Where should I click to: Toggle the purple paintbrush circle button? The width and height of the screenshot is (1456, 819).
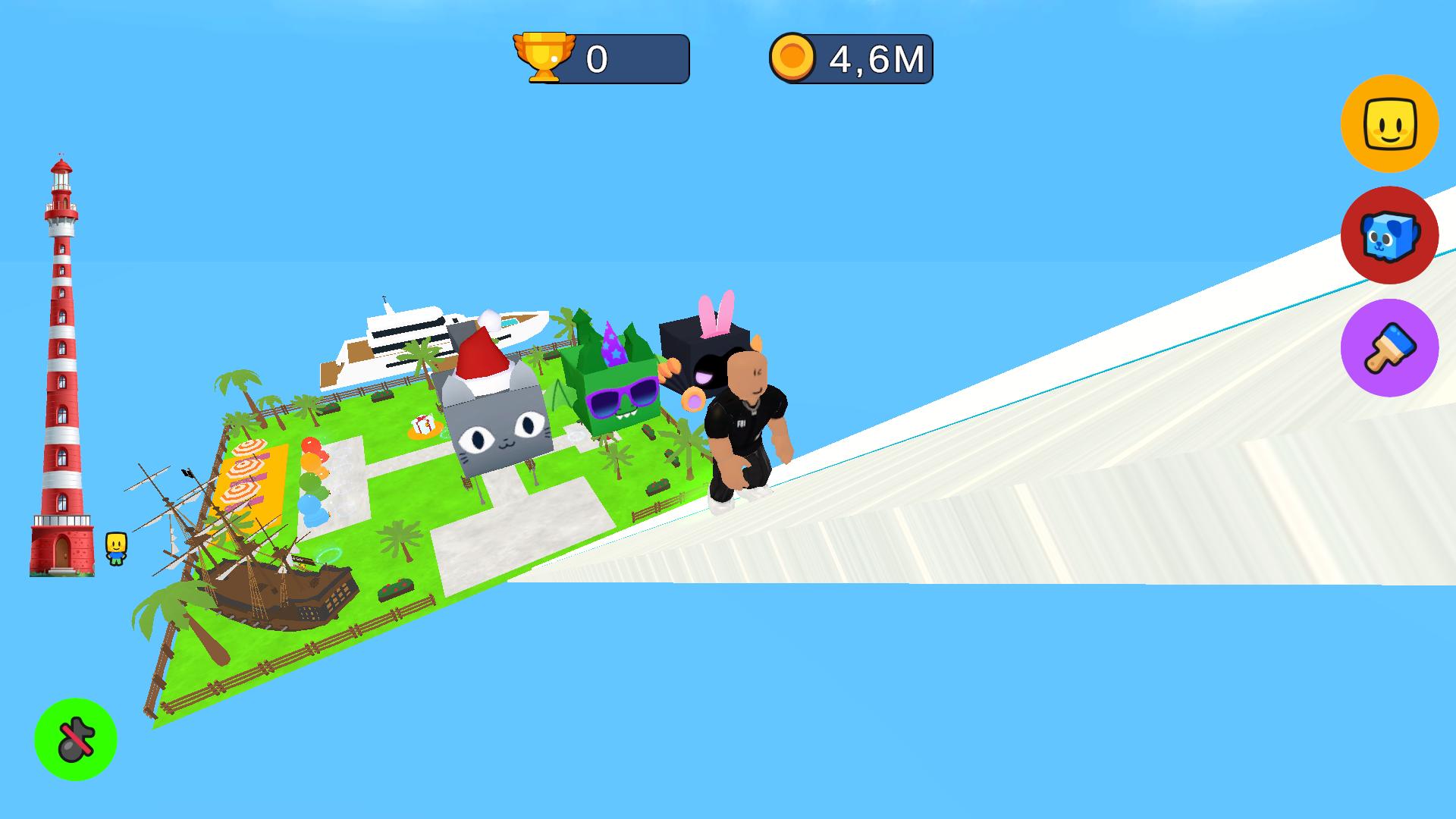click(1390, 347)
